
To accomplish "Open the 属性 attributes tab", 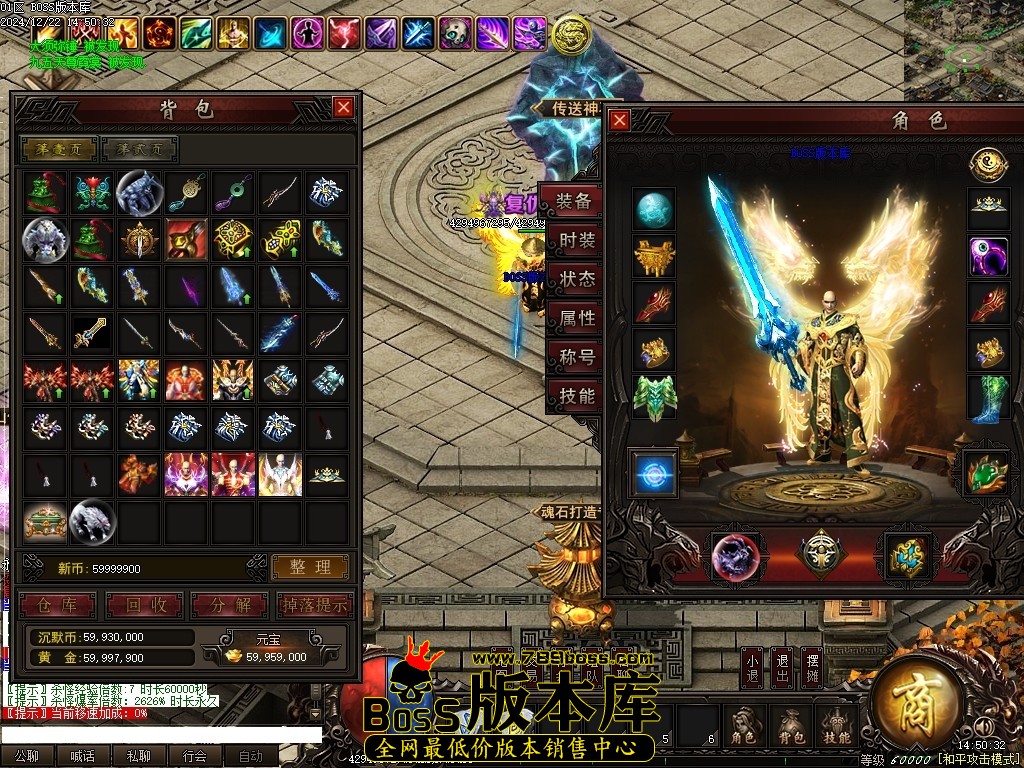I will 577,319.
